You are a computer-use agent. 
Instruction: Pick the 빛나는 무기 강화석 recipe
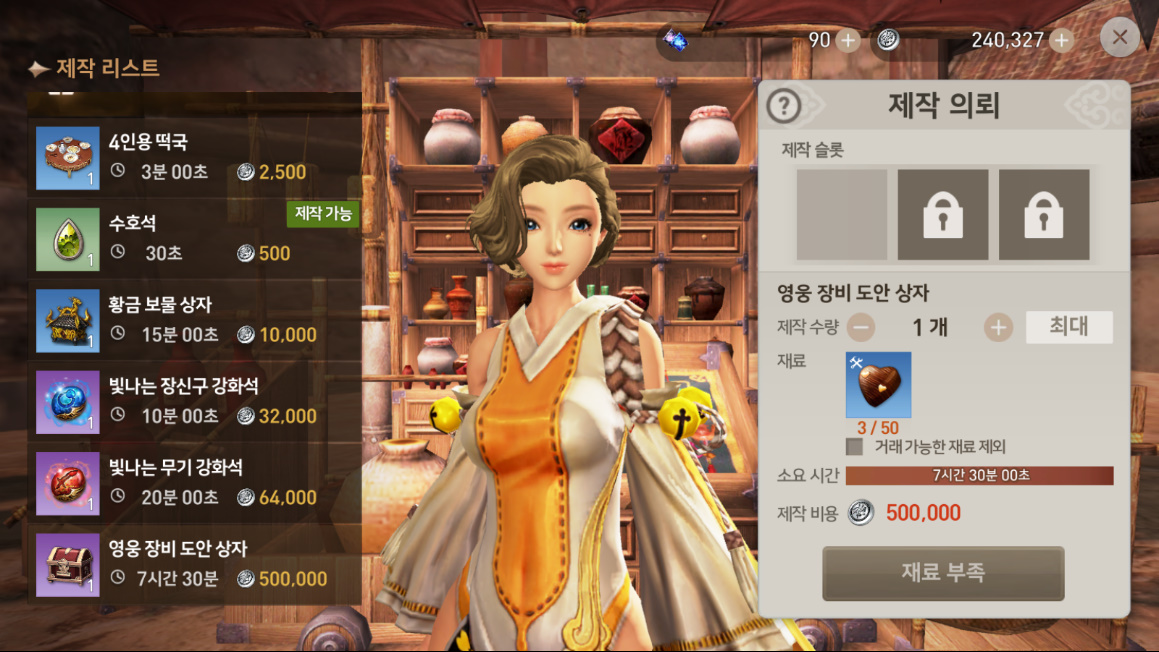click(x=195, y=482)
